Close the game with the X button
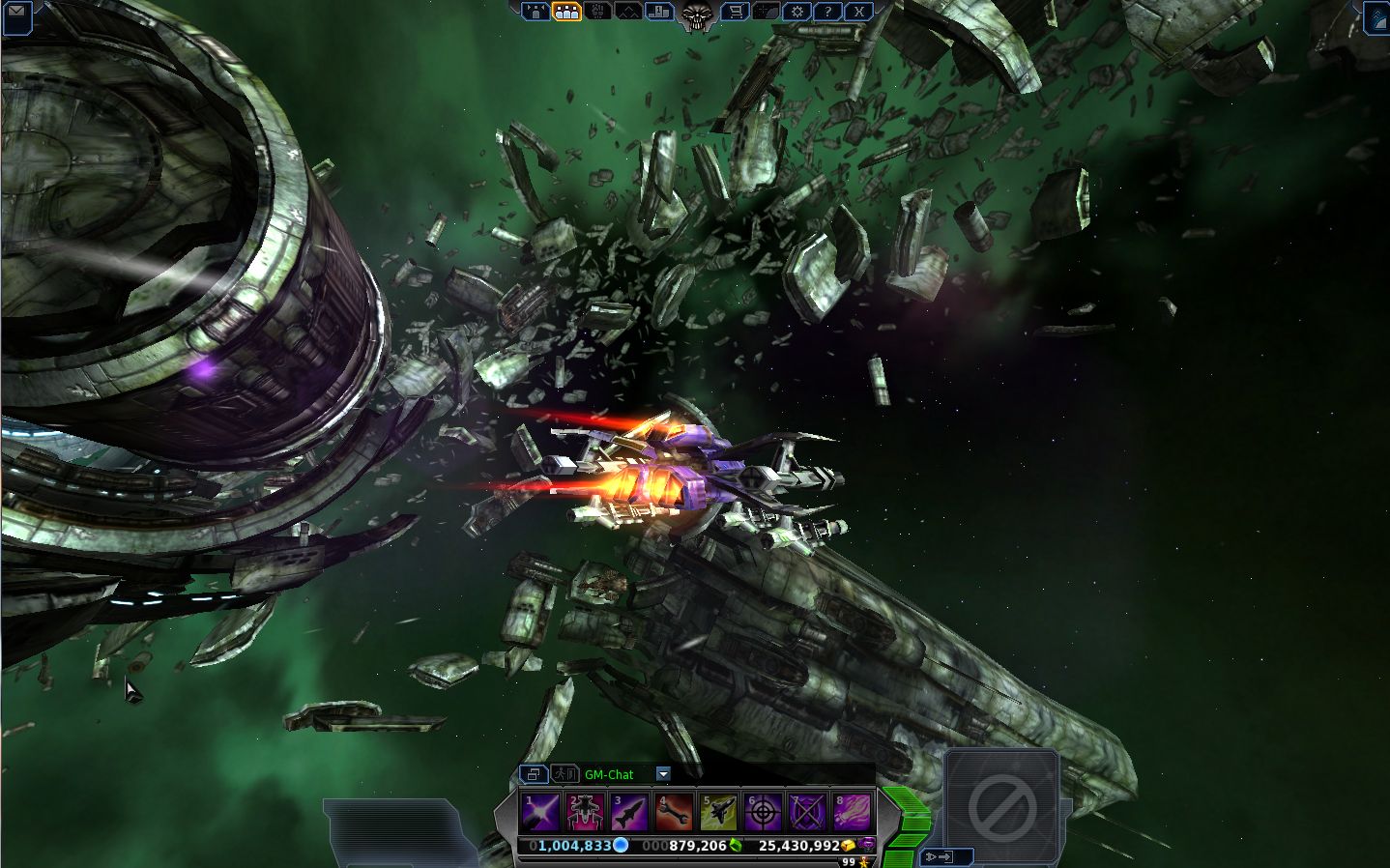The height and width of the screenshot is (868, 1390). pos(858,12)
